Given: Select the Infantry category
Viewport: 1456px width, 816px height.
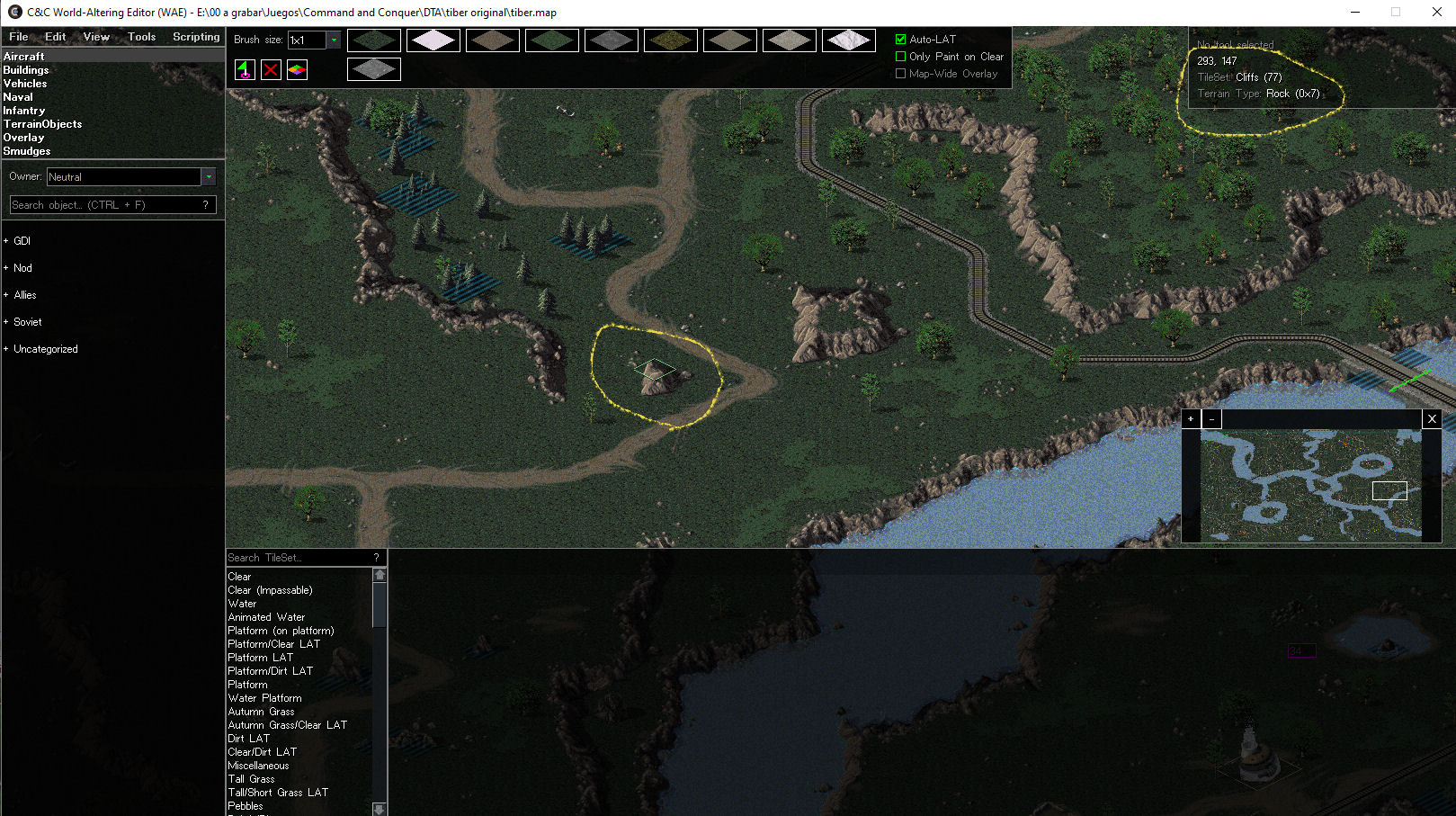Looking at the screenshot, I should click(24, 111).
